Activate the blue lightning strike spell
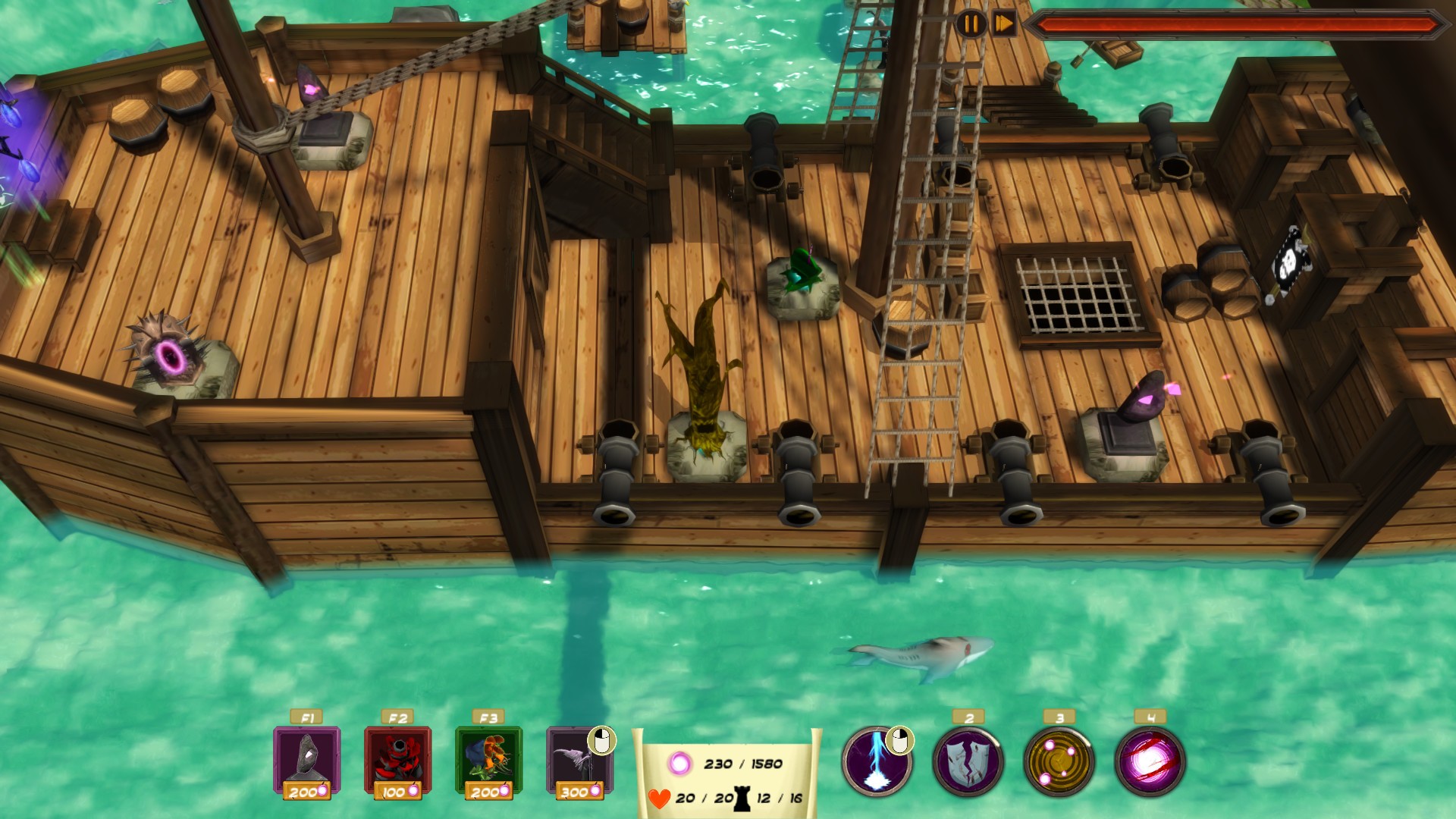The image size is (1456, 819). [877, 761]
